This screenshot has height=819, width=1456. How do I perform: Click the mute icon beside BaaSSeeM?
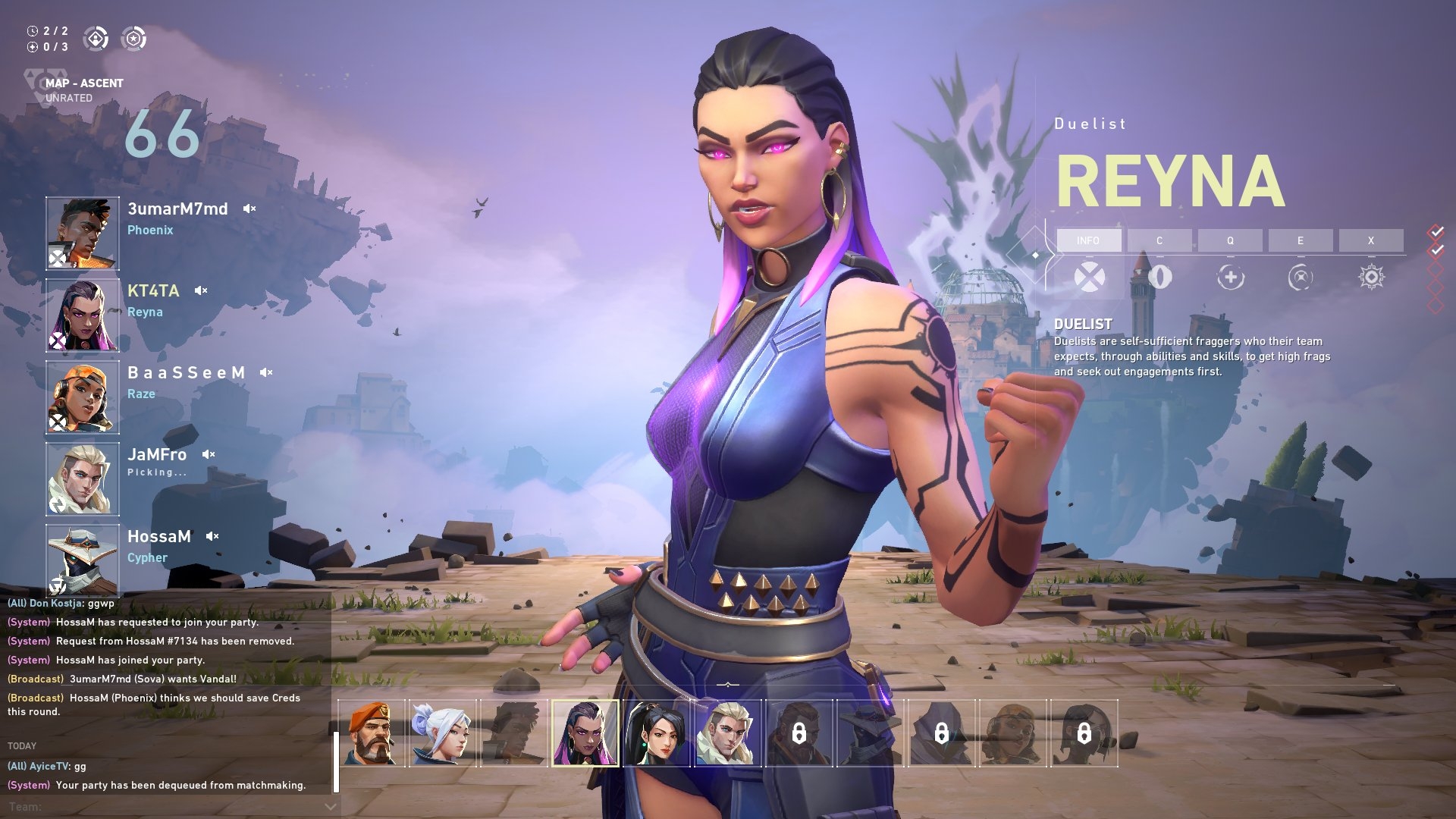[x=266, y=372]
